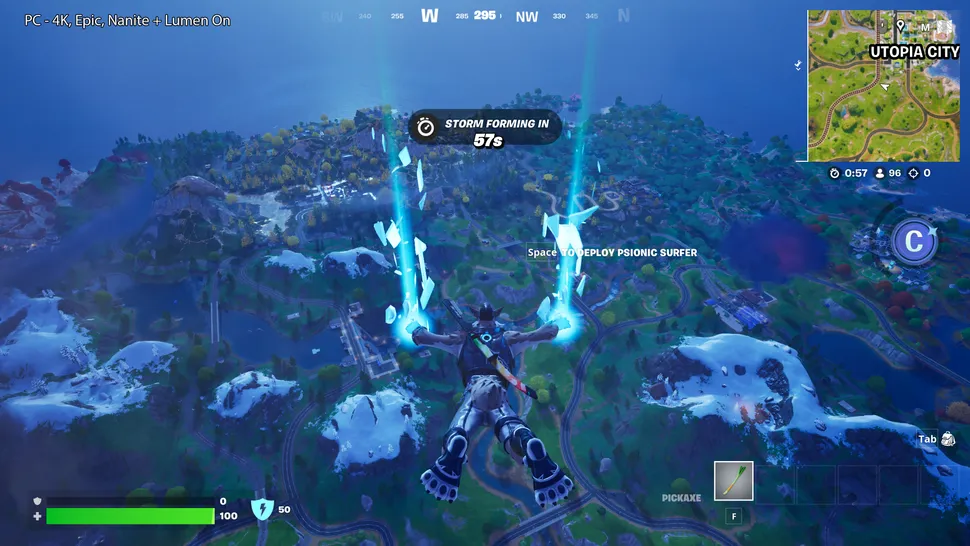
Task: Open the backpack inventory icon
Action: click(948, 439)
